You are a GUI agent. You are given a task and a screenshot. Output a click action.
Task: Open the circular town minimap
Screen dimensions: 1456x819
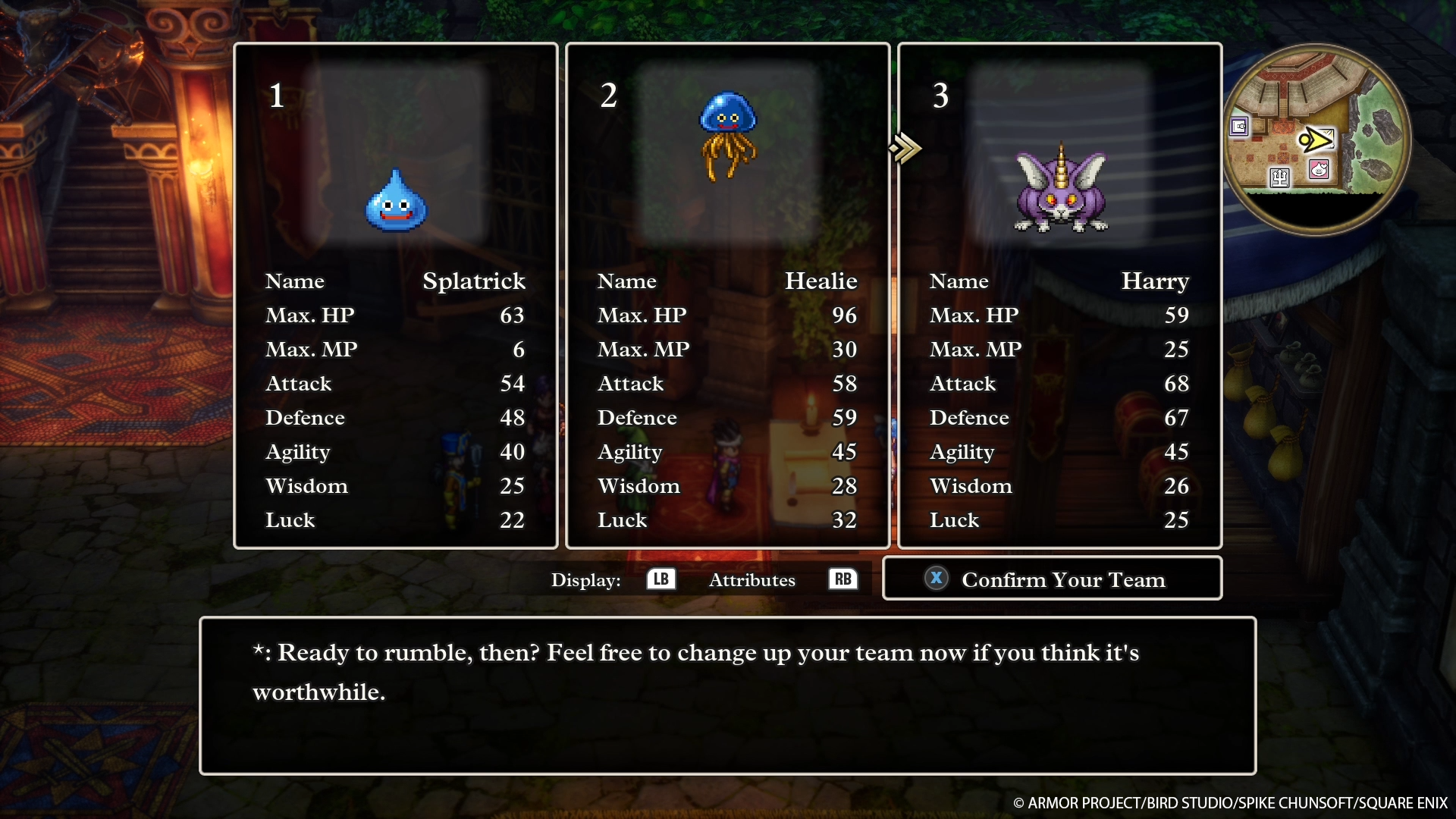tap(1317, 139)
